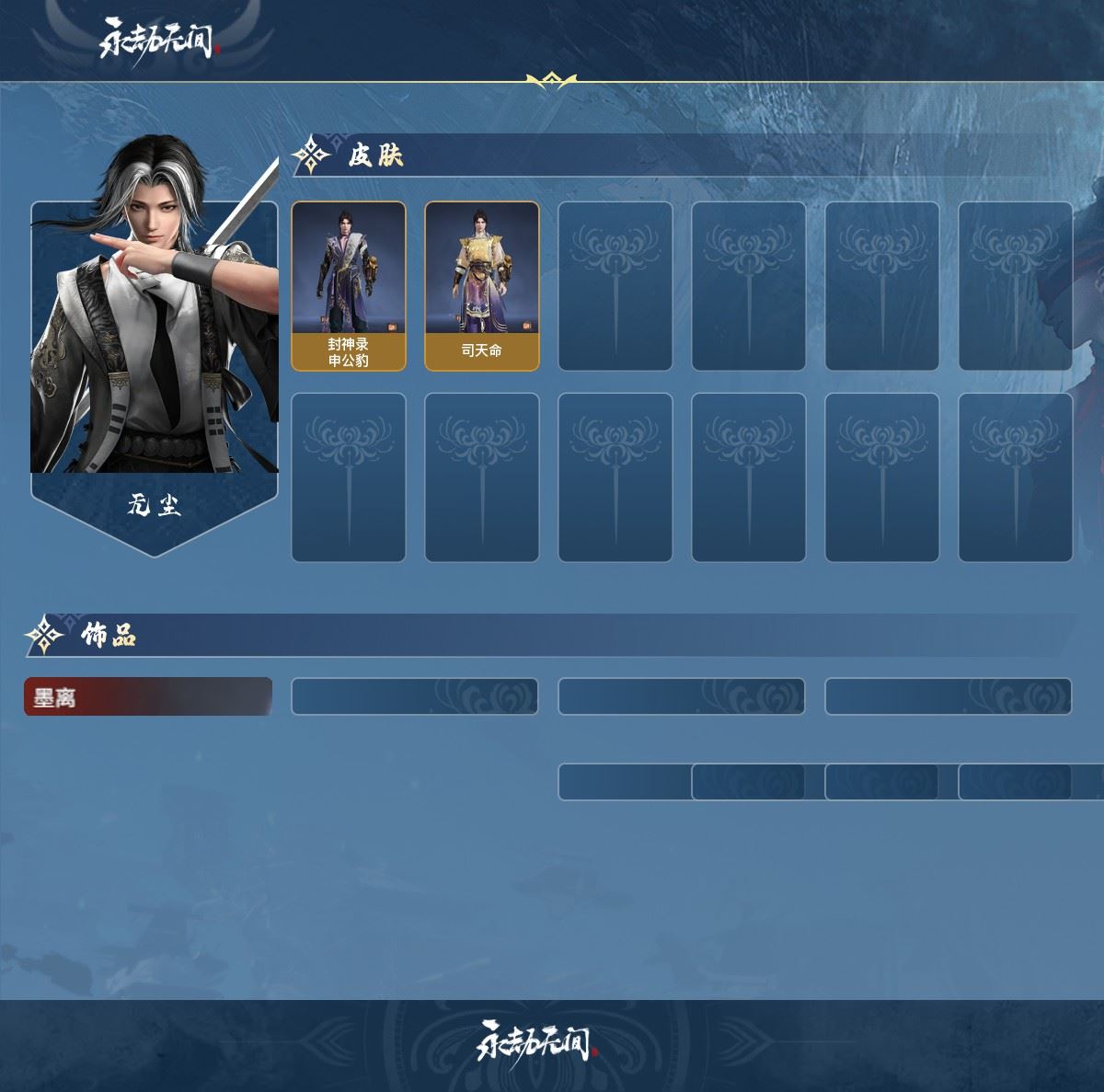Screen dimensions: 1104x1092
Task: Select the 墨离 accessory entry
Action: [148, 696]
